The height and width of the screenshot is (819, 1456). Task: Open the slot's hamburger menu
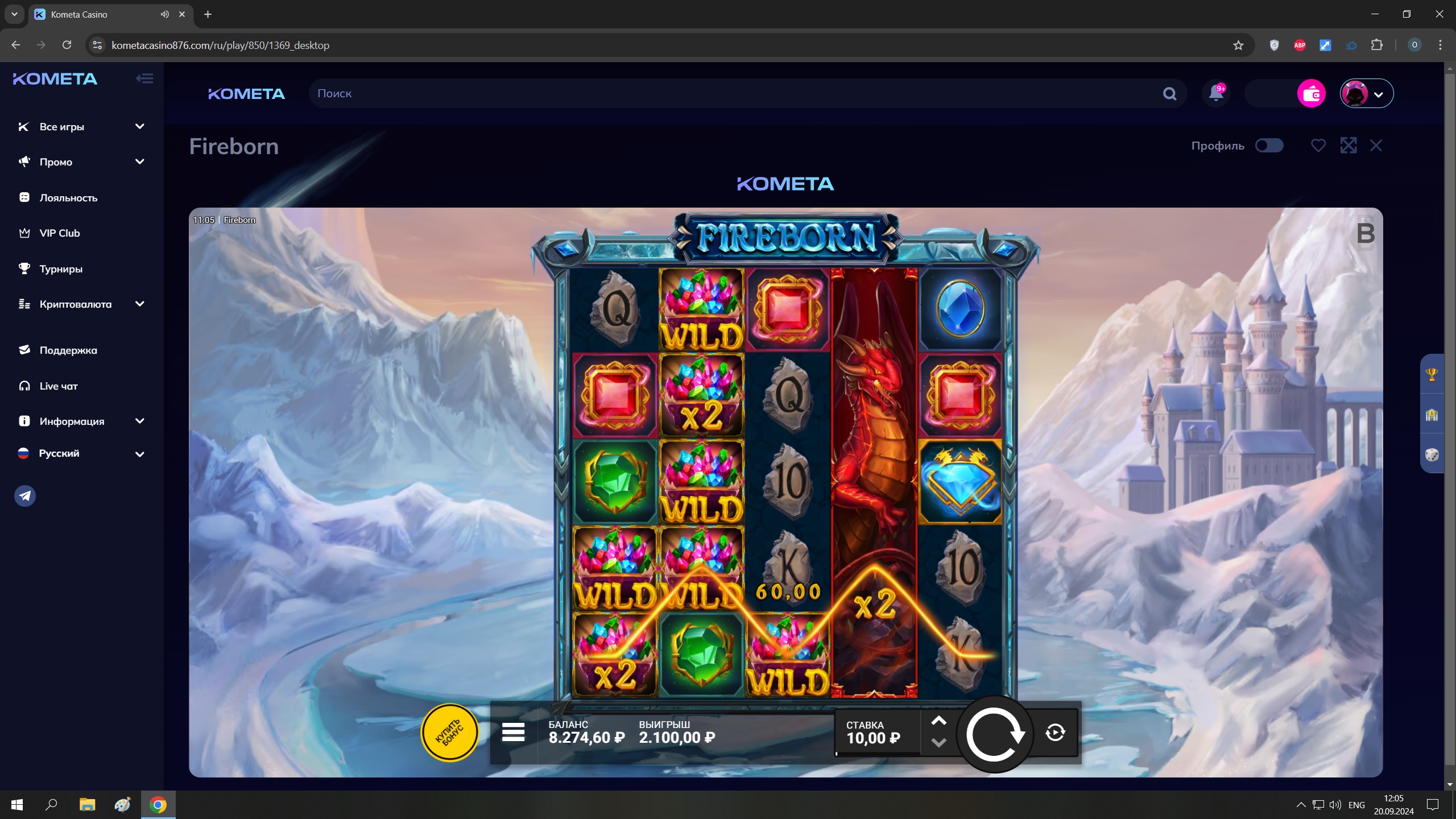(513, 733)
